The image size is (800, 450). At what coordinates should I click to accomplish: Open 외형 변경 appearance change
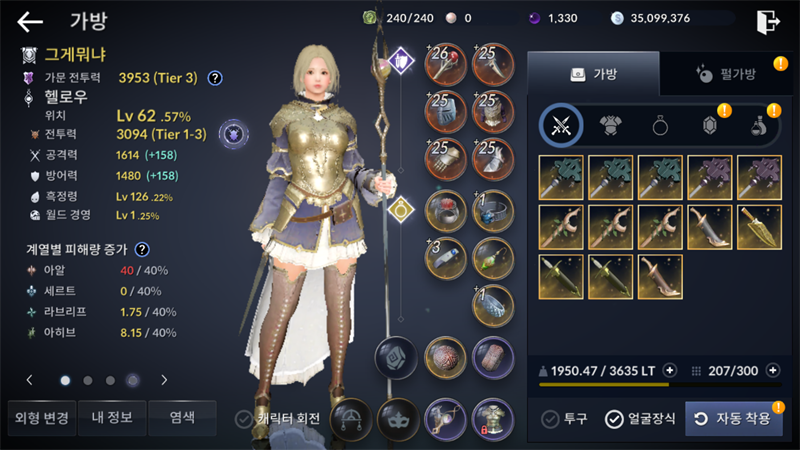click(x=39, y=418)
